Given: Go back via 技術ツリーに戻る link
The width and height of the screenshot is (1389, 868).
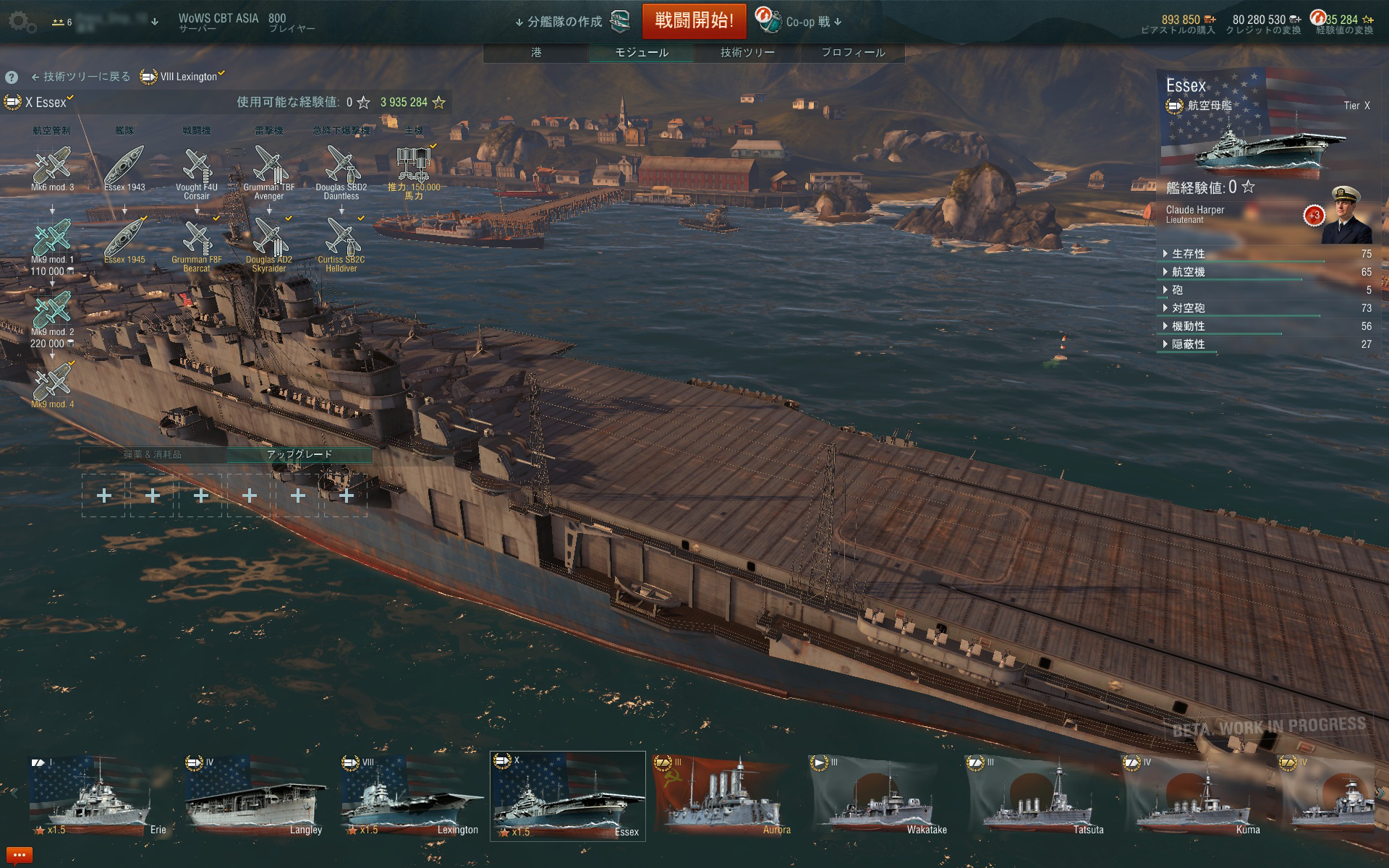Looking at the screenshot, I should [80, 77].
